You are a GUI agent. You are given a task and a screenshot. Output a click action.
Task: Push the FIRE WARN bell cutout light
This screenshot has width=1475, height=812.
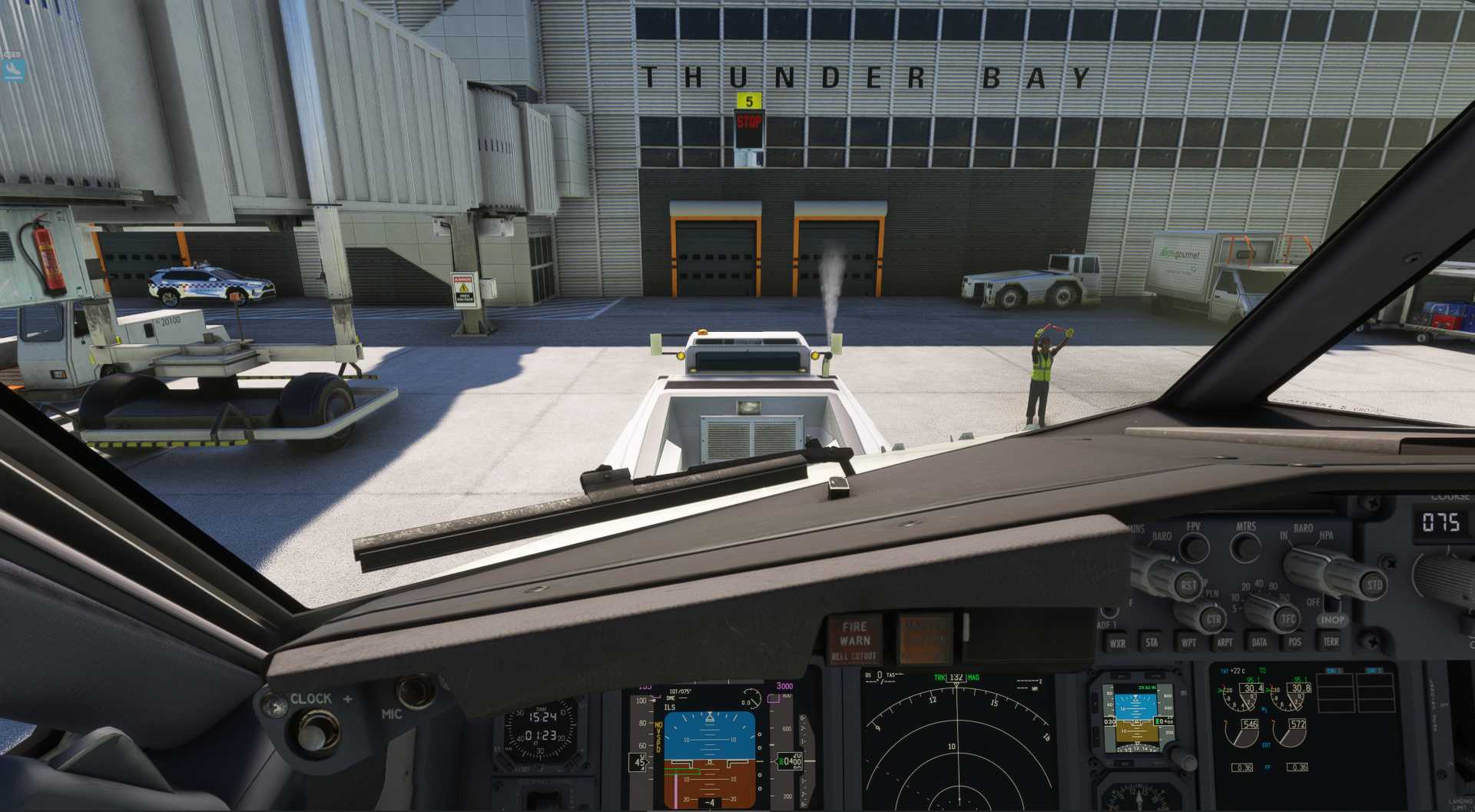[x=854, y=639]
